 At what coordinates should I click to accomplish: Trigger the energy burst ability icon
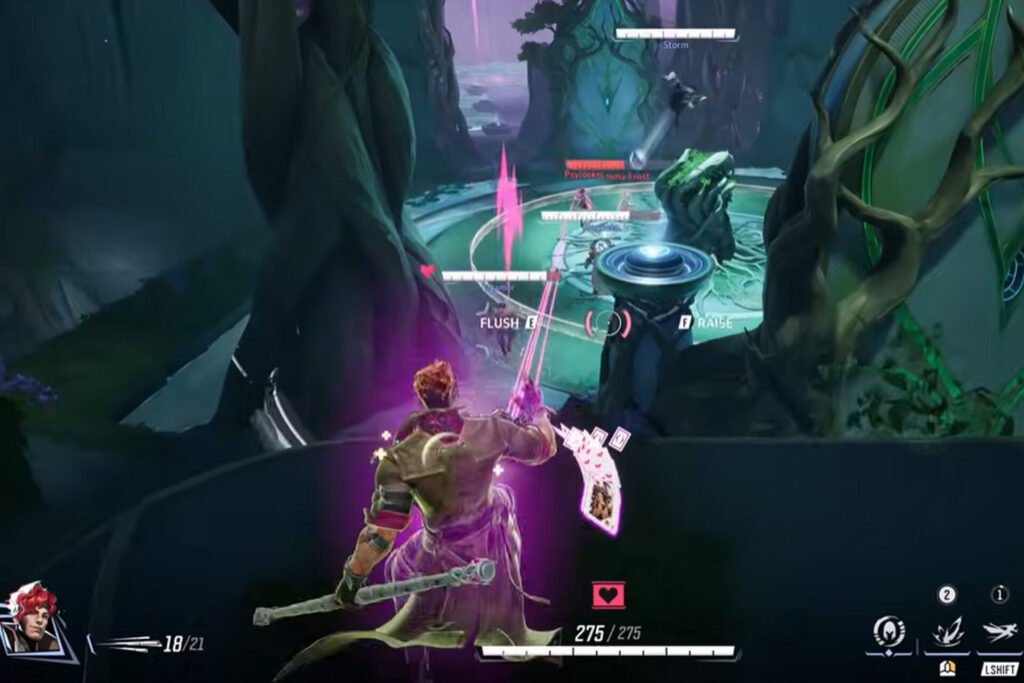(x=946, y=632)
